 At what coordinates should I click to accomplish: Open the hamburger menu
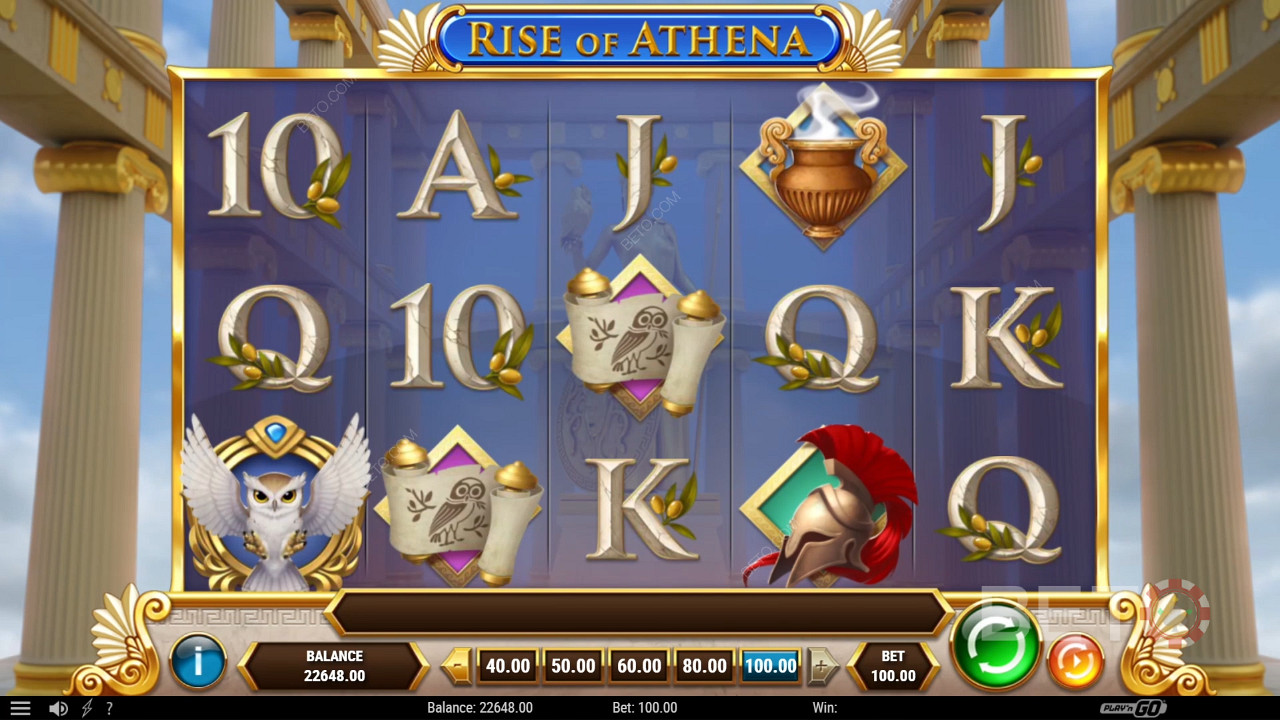pos(20,708)
